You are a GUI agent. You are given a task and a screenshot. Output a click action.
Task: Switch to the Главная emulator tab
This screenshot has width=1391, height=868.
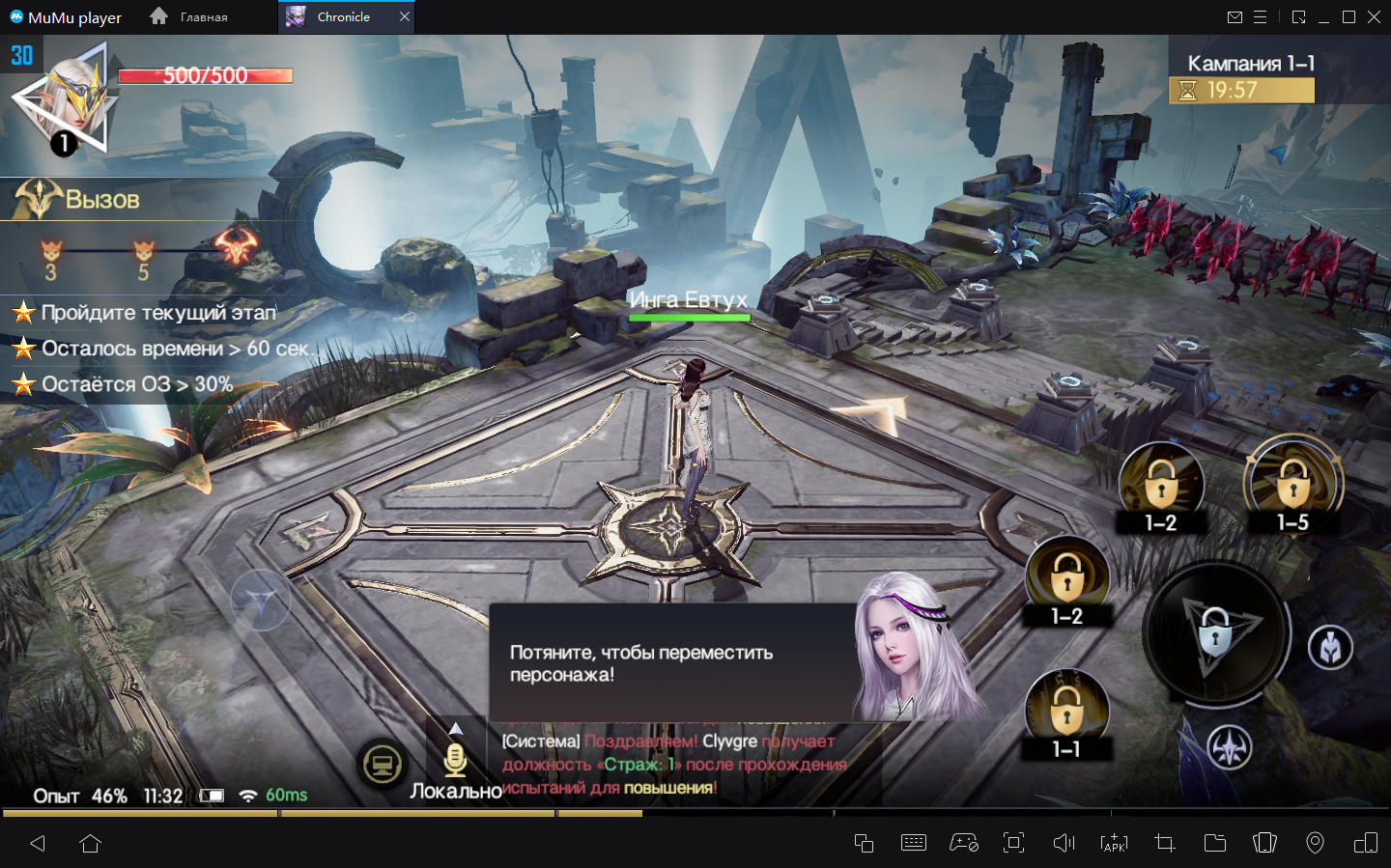[190, 16]
